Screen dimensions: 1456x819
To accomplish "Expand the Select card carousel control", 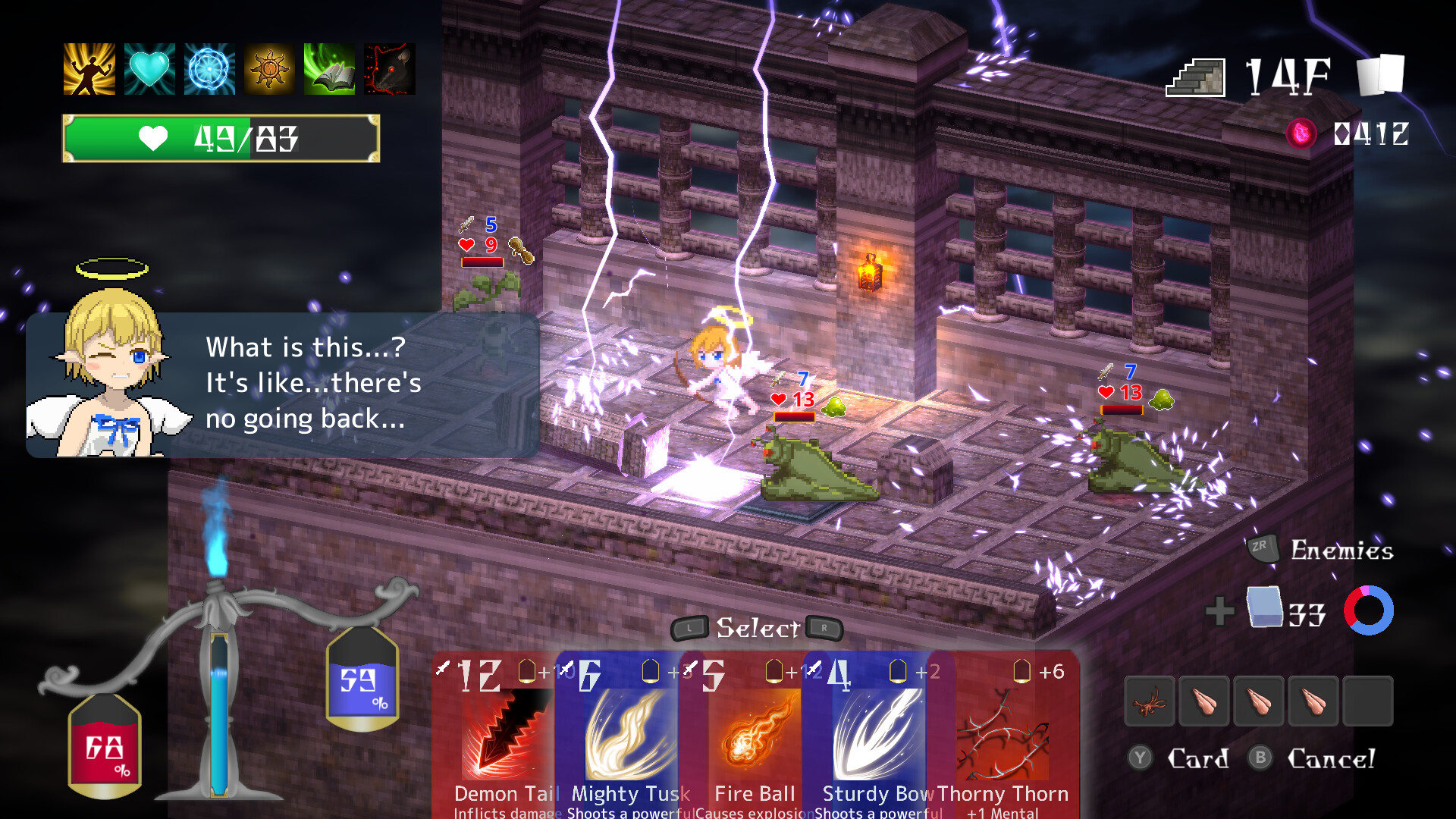I will coord(757,628).
